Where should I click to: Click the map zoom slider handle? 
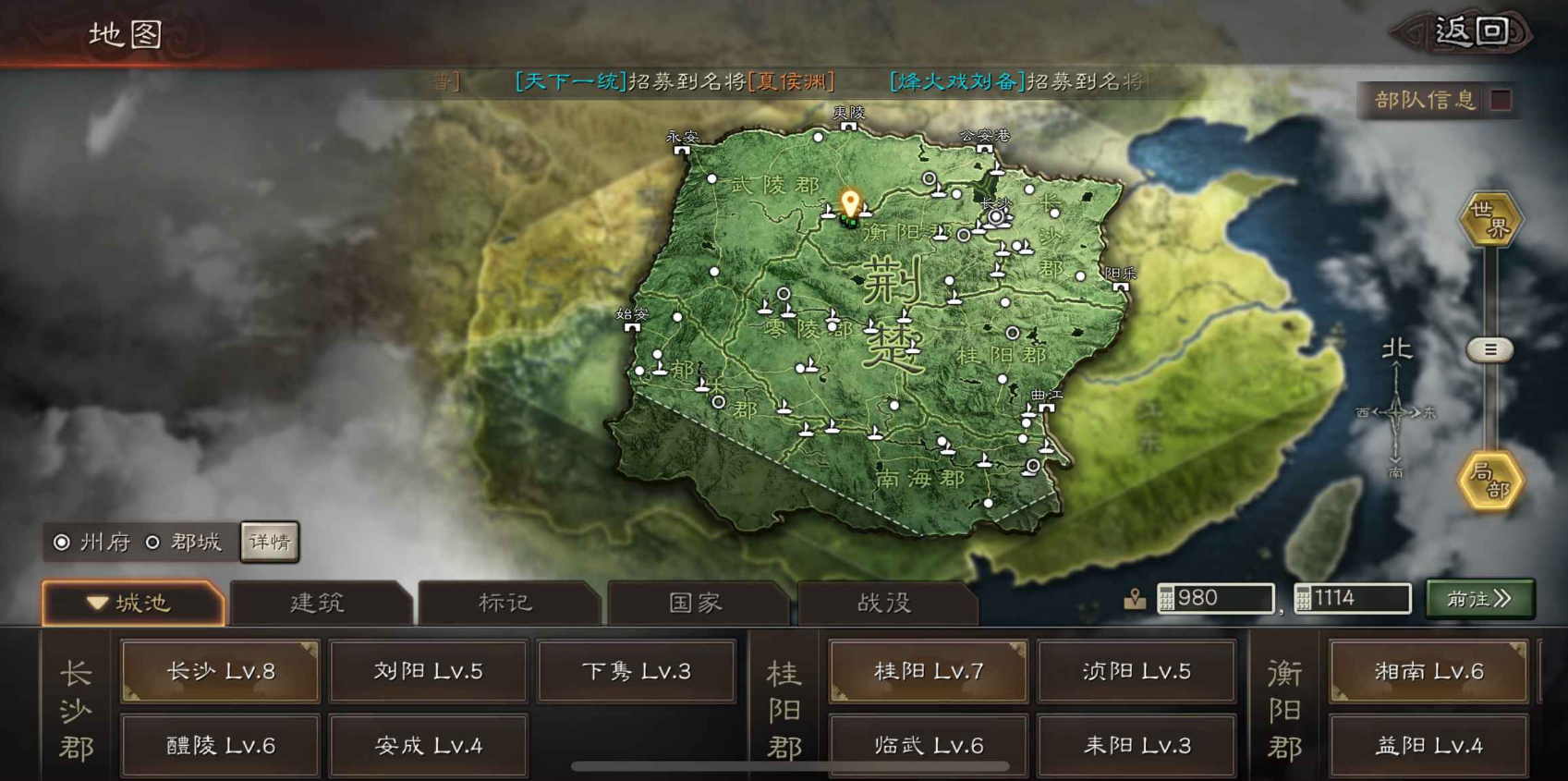(1489, 349)
